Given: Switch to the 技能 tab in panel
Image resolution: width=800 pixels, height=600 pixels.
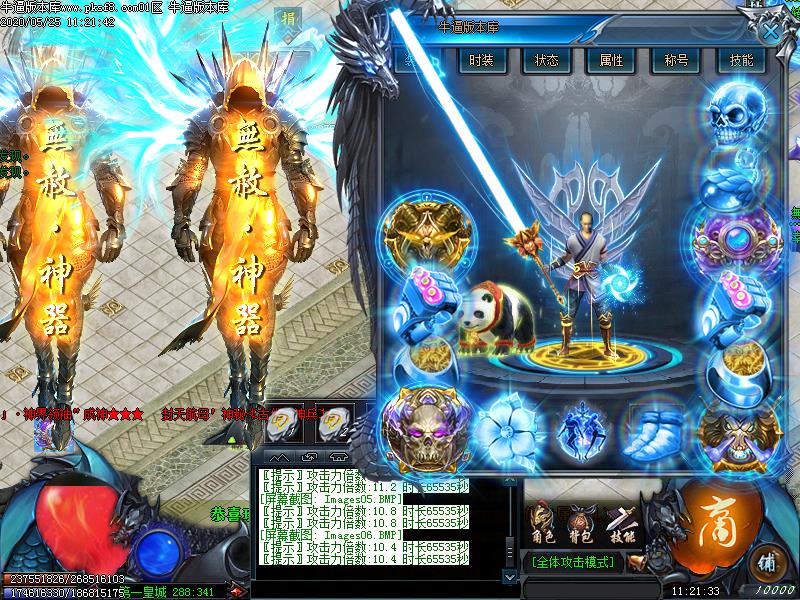Looking at the screenshot, I should coord(741,60).
